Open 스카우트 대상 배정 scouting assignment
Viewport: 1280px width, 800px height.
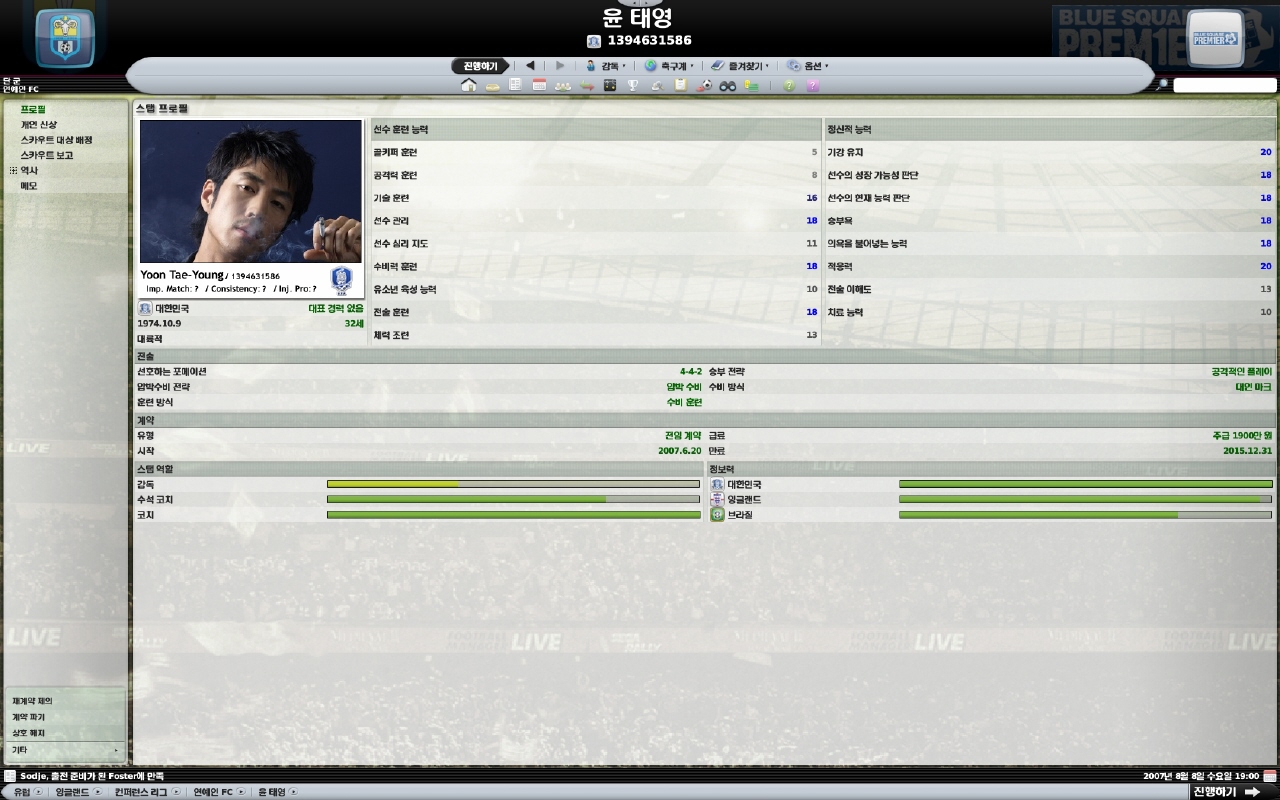tap(56, 140)
